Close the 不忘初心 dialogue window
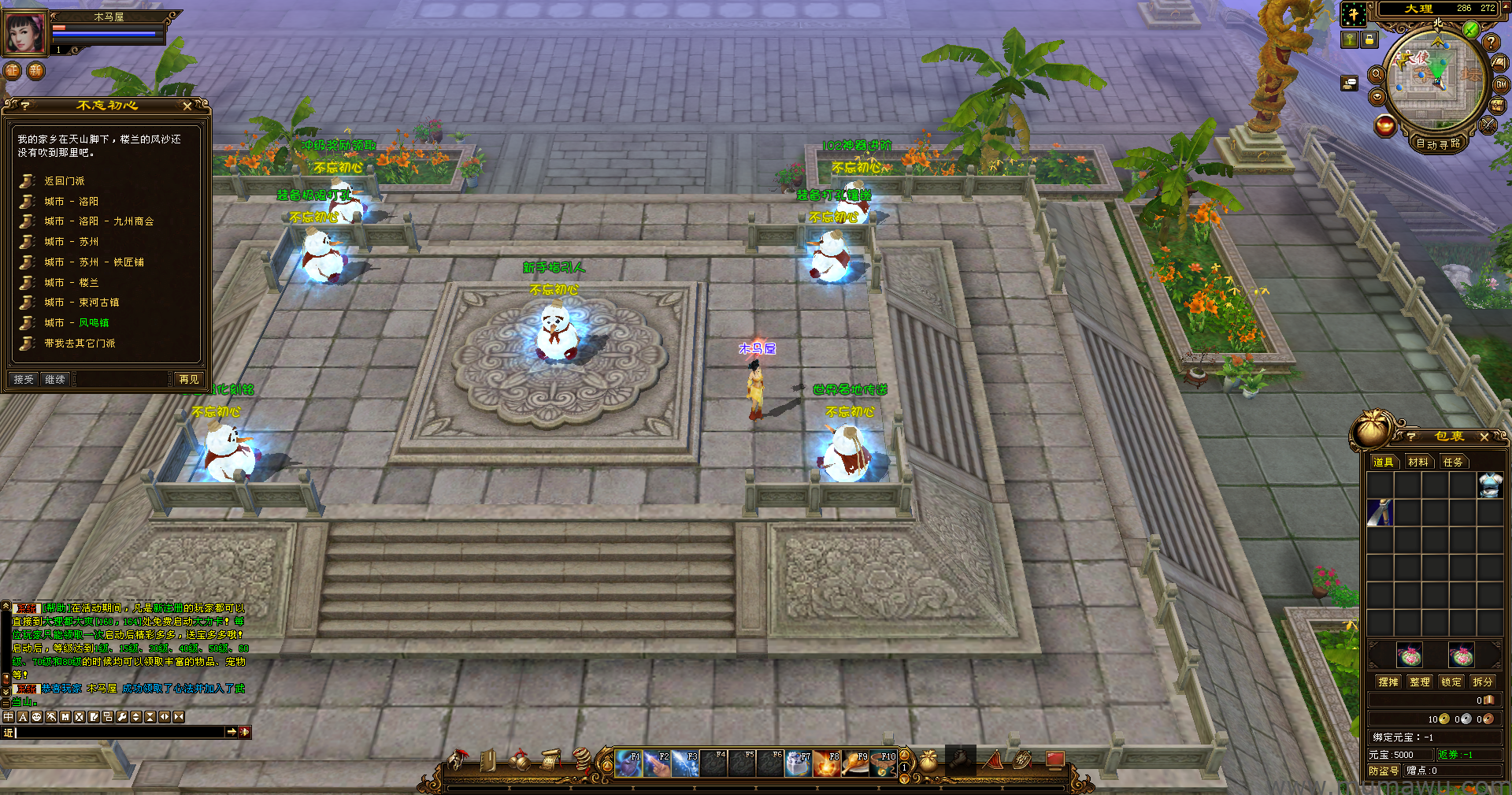The width and height of the screenshot is (1512, 795). [x=187, y=106]
